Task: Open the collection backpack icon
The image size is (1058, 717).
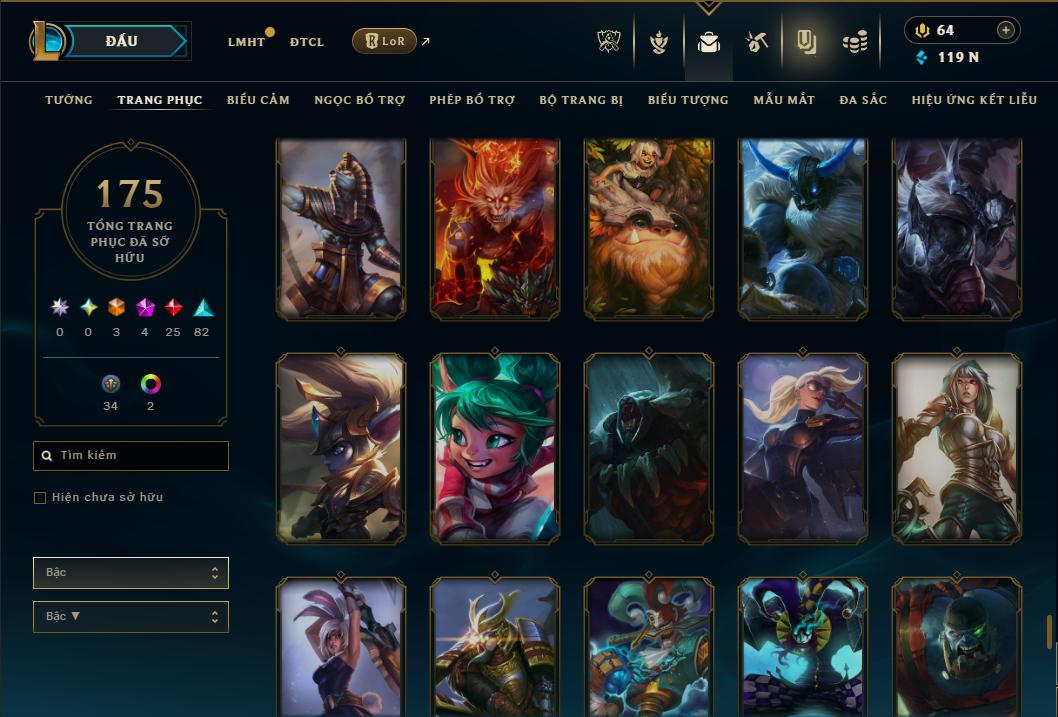Action: click(x=709, y=43)
